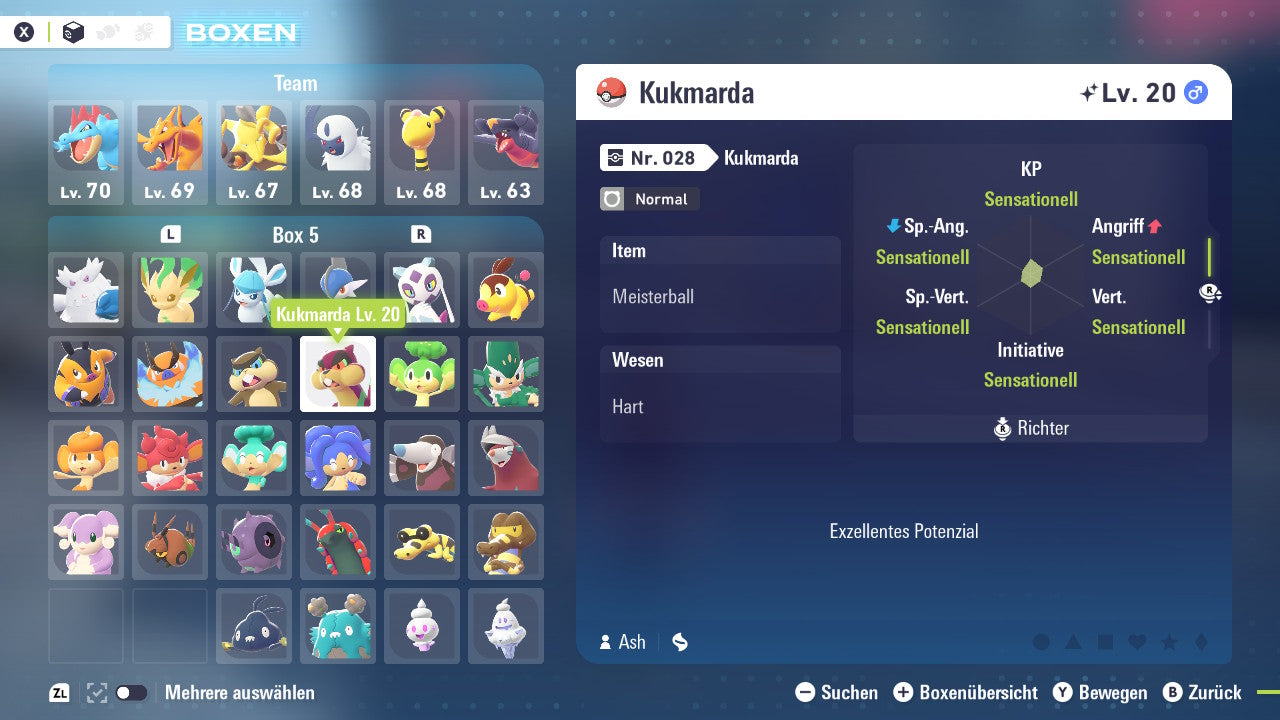Viewport: 1280px width, 720px height.
Task: Click the Meisterball item field
Action: [x=720, y=296]
